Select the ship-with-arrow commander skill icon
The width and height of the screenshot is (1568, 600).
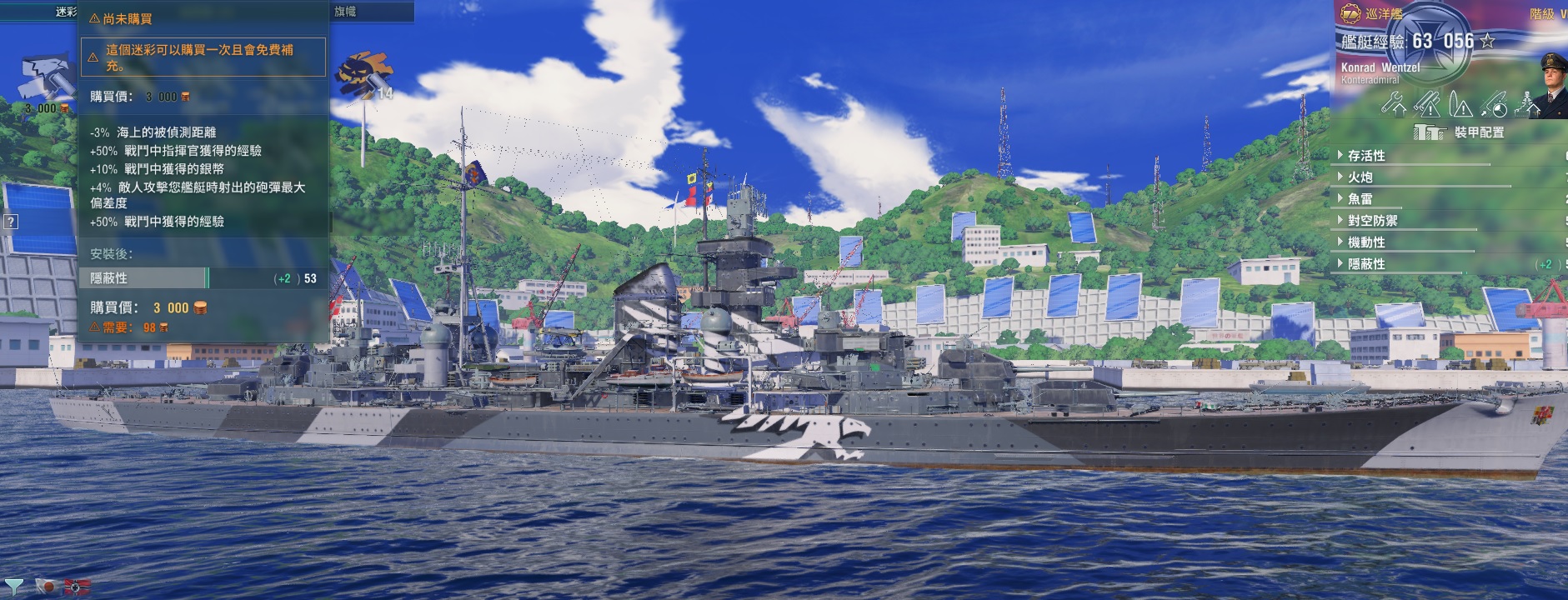click(1527, 103)
